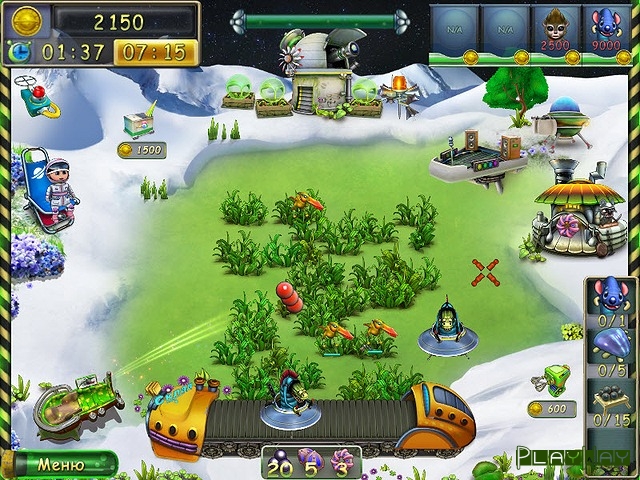Click the gold coin money icon
The height and width of the screenshot is (480, 640).
coord(28,19)
